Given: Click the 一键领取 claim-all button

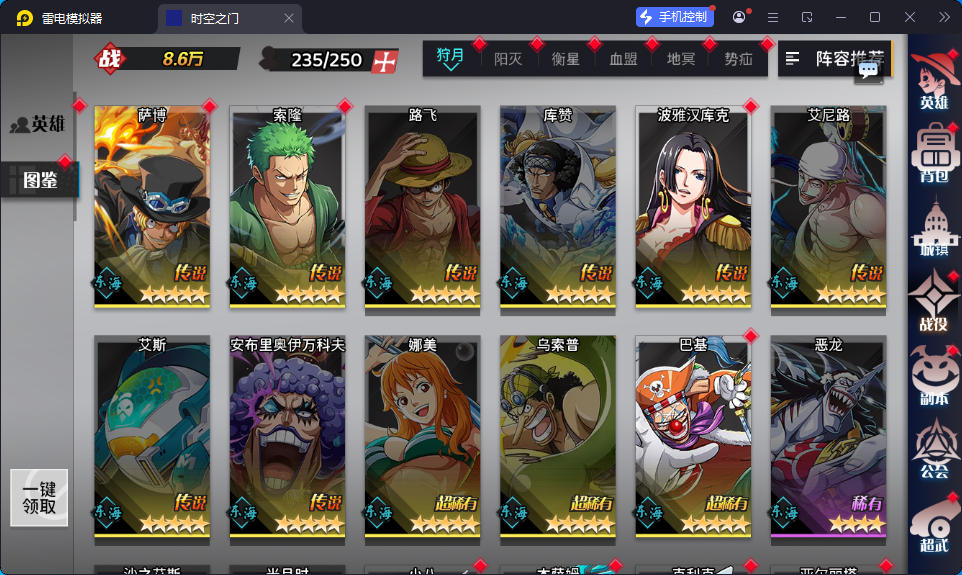Looking at the screenshot, I should (39, 498).
